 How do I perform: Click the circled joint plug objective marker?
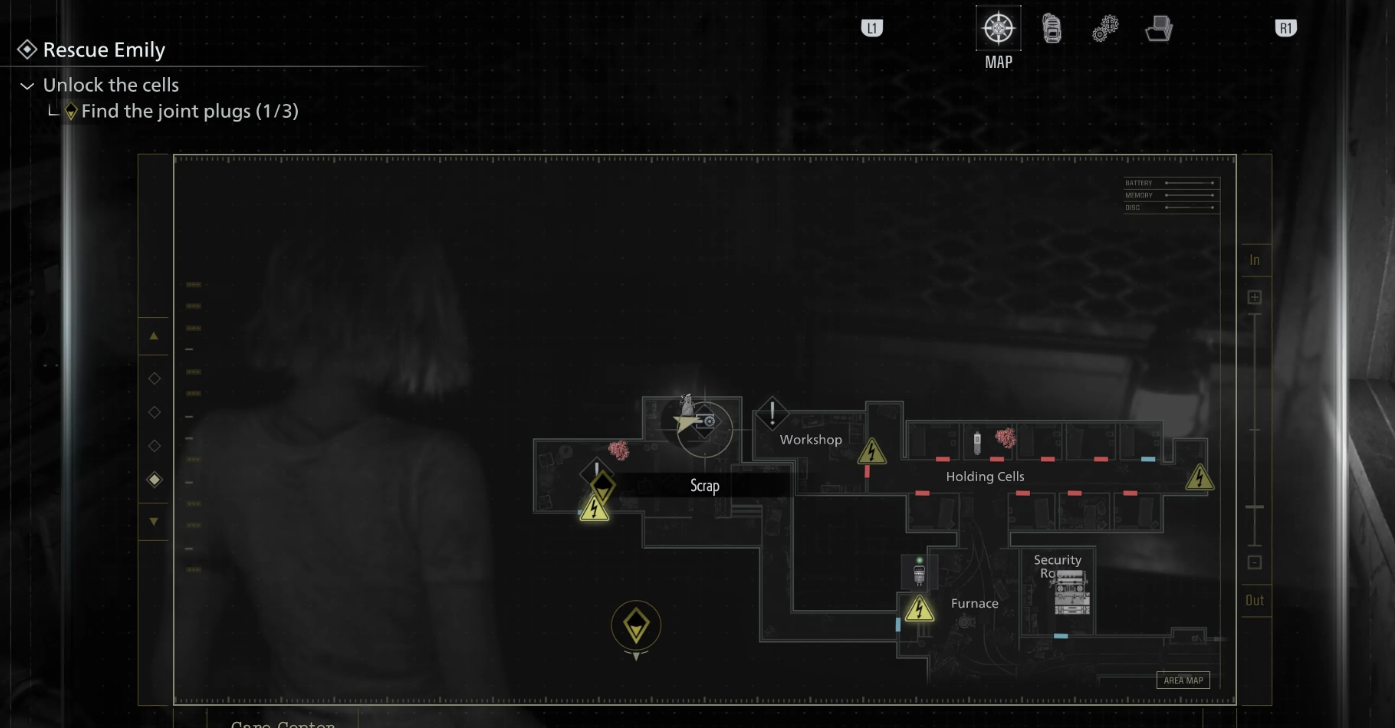click(636, 626)
